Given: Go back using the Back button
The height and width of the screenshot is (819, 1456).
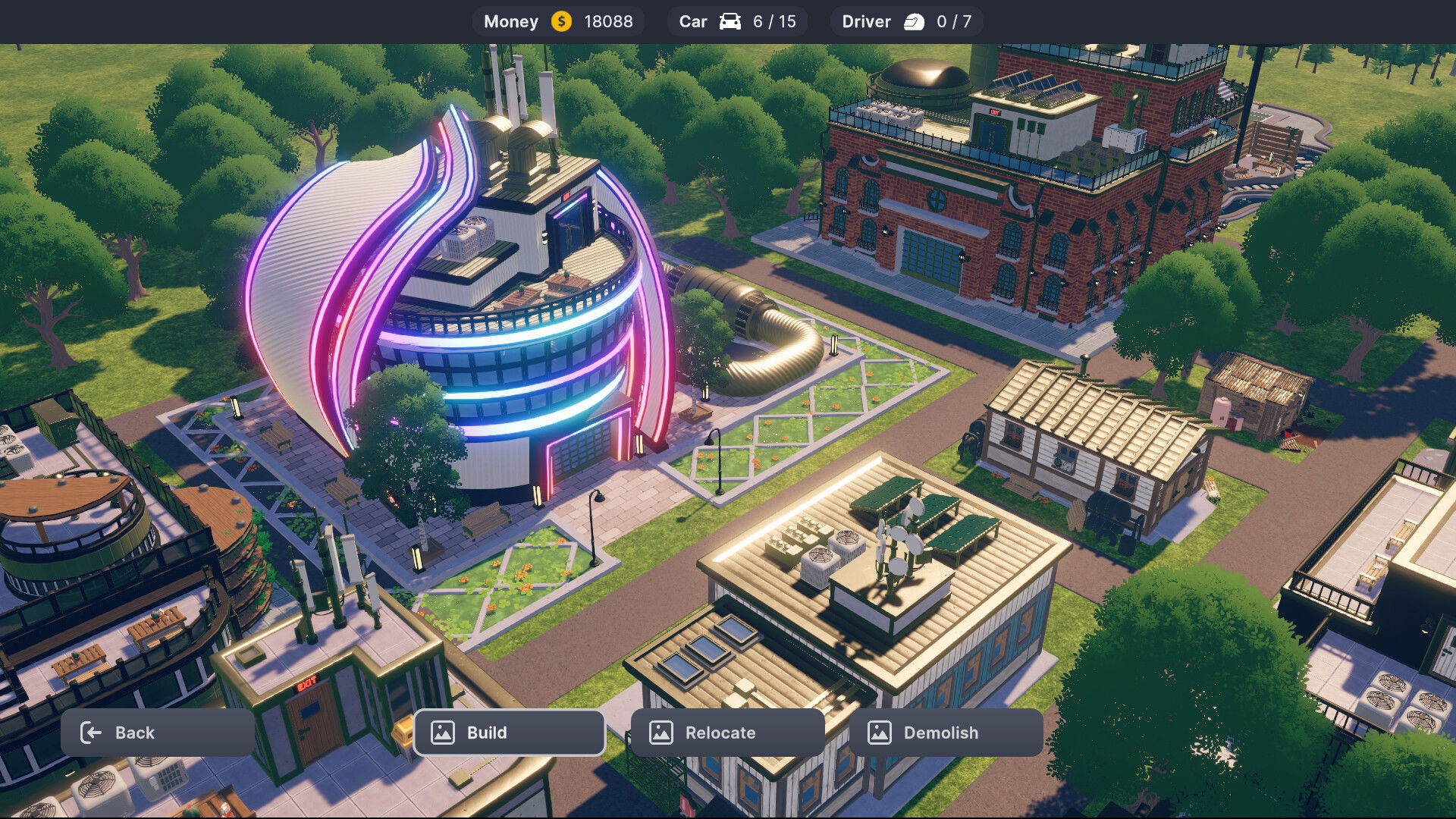Looking at the screenshot, I should 157,733.
